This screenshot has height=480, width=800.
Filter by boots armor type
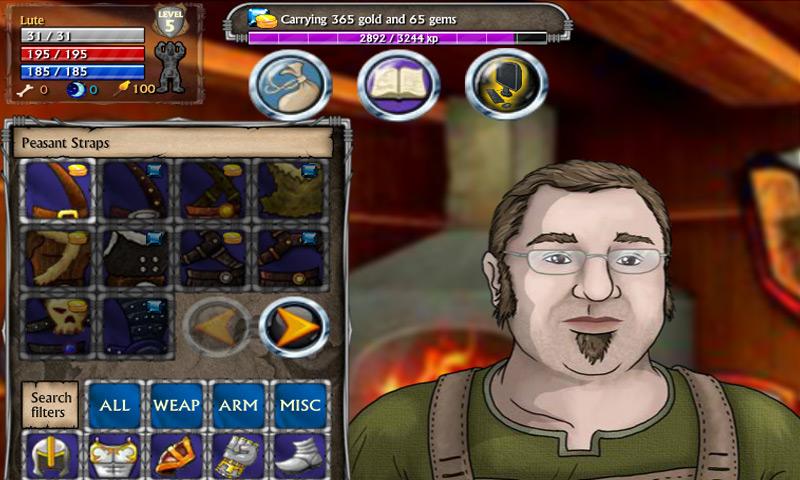click(300, 456)
